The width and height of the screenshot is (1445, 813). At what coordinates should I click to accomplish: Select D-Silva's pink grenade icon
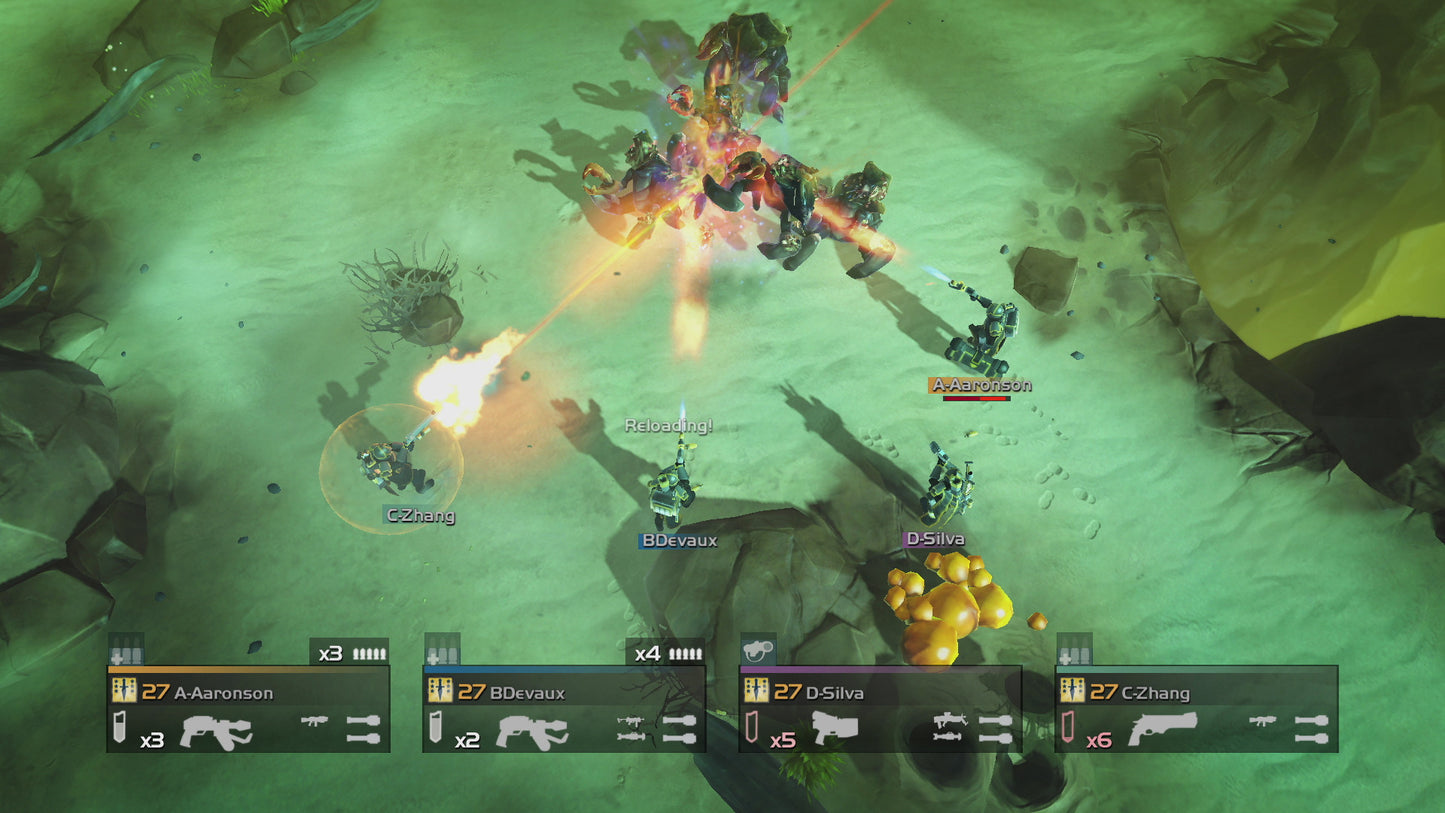[x=752, y=727]
